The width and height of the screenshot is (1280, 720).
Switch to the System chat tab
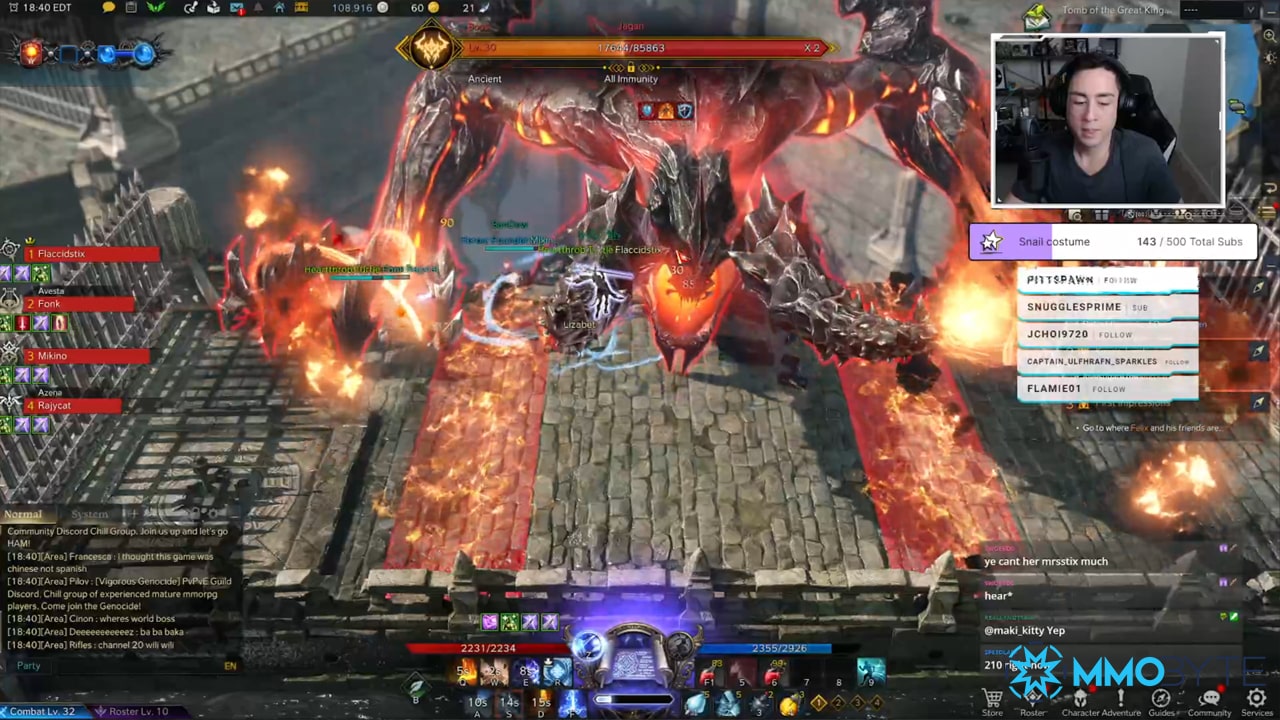coord(89,514)
